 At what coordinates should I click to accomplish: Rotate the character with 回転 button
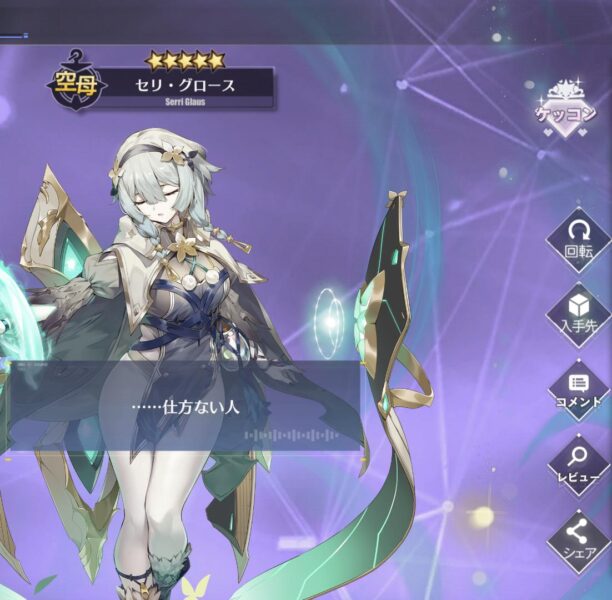tap(579, 238)
